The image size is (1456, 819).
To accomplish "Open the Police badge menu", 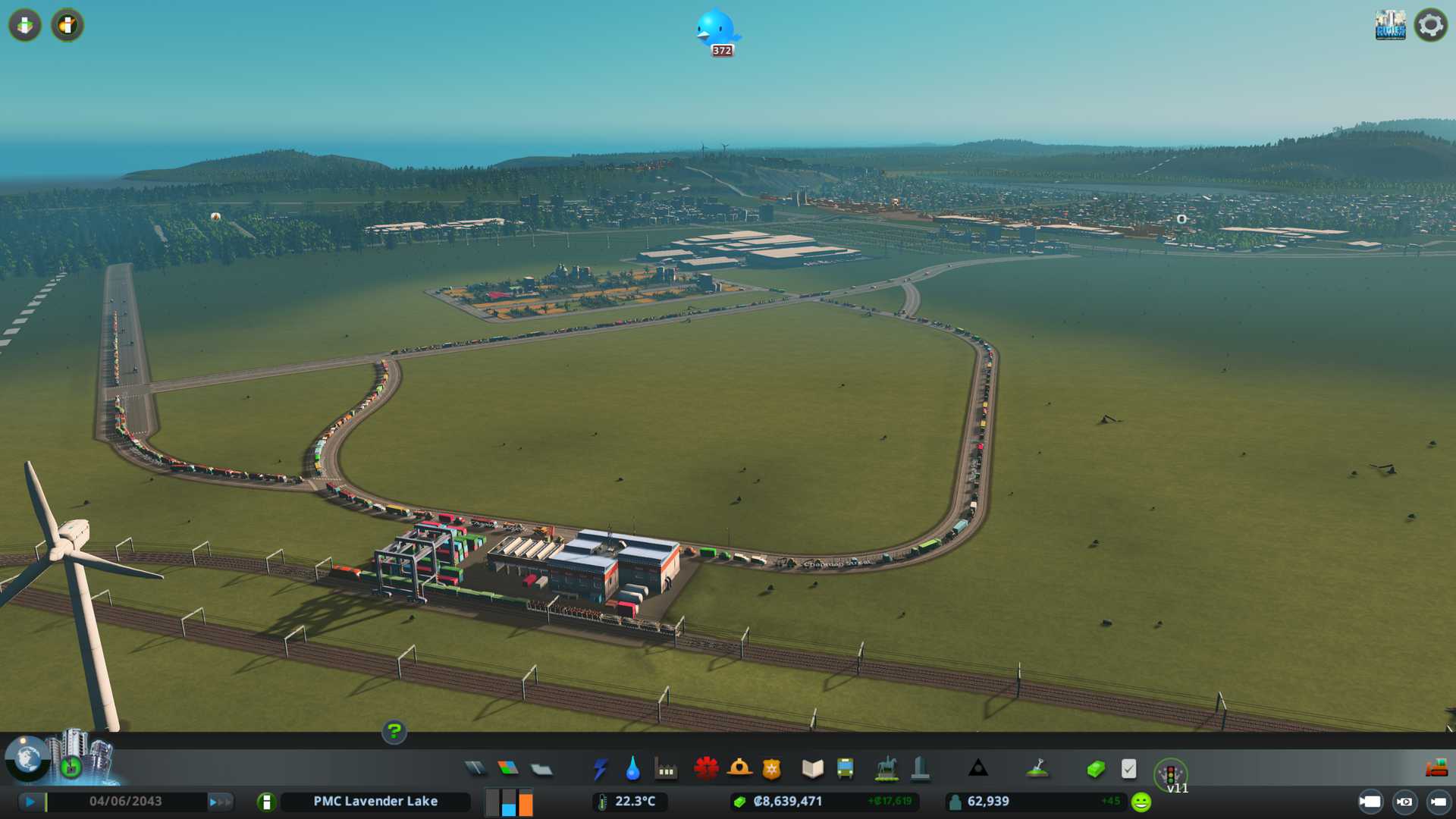I will [771, 769].
